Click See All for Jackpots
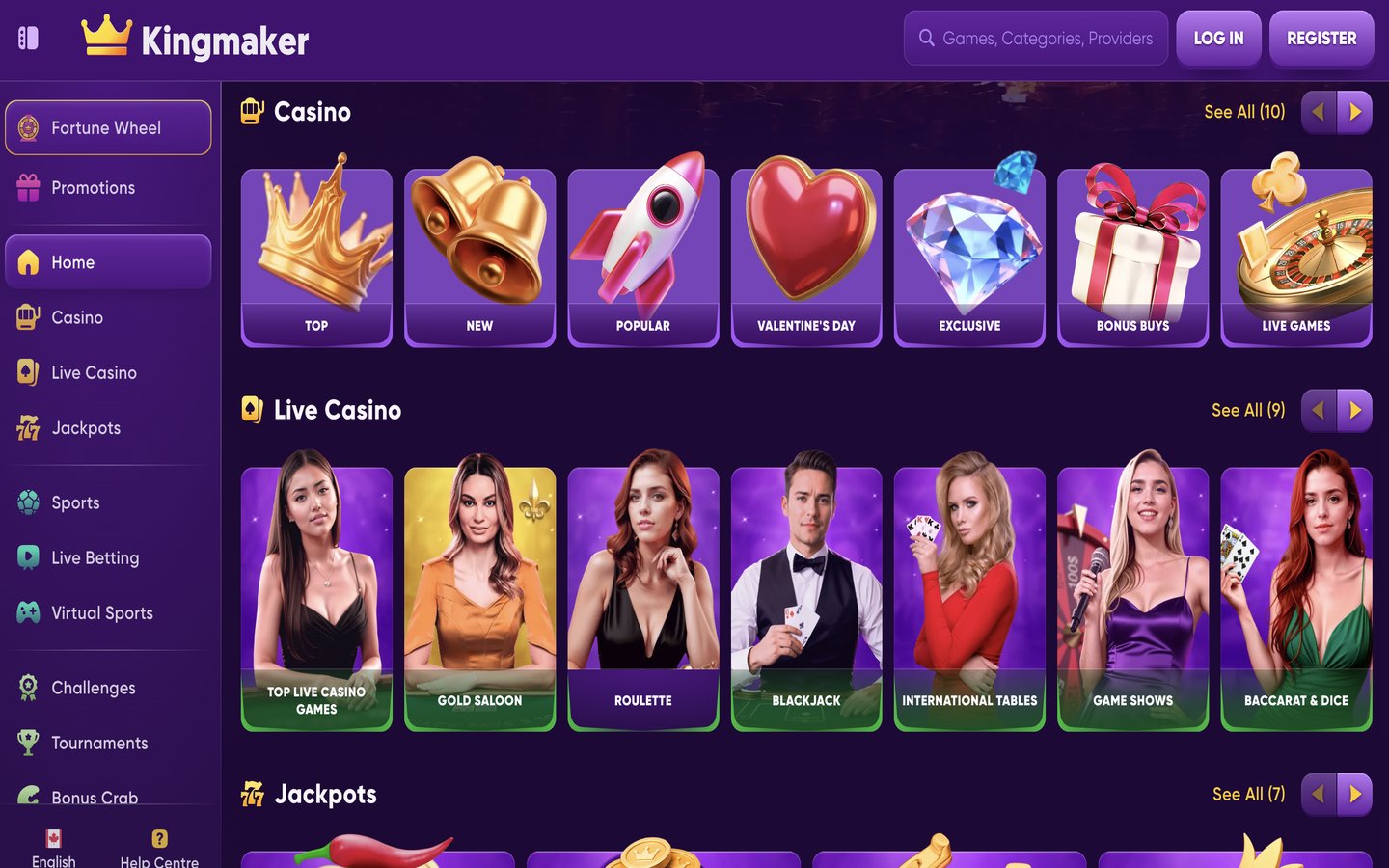This screenshot has width=1389, height=868. pyautogui.click(x=1248, y=794)
